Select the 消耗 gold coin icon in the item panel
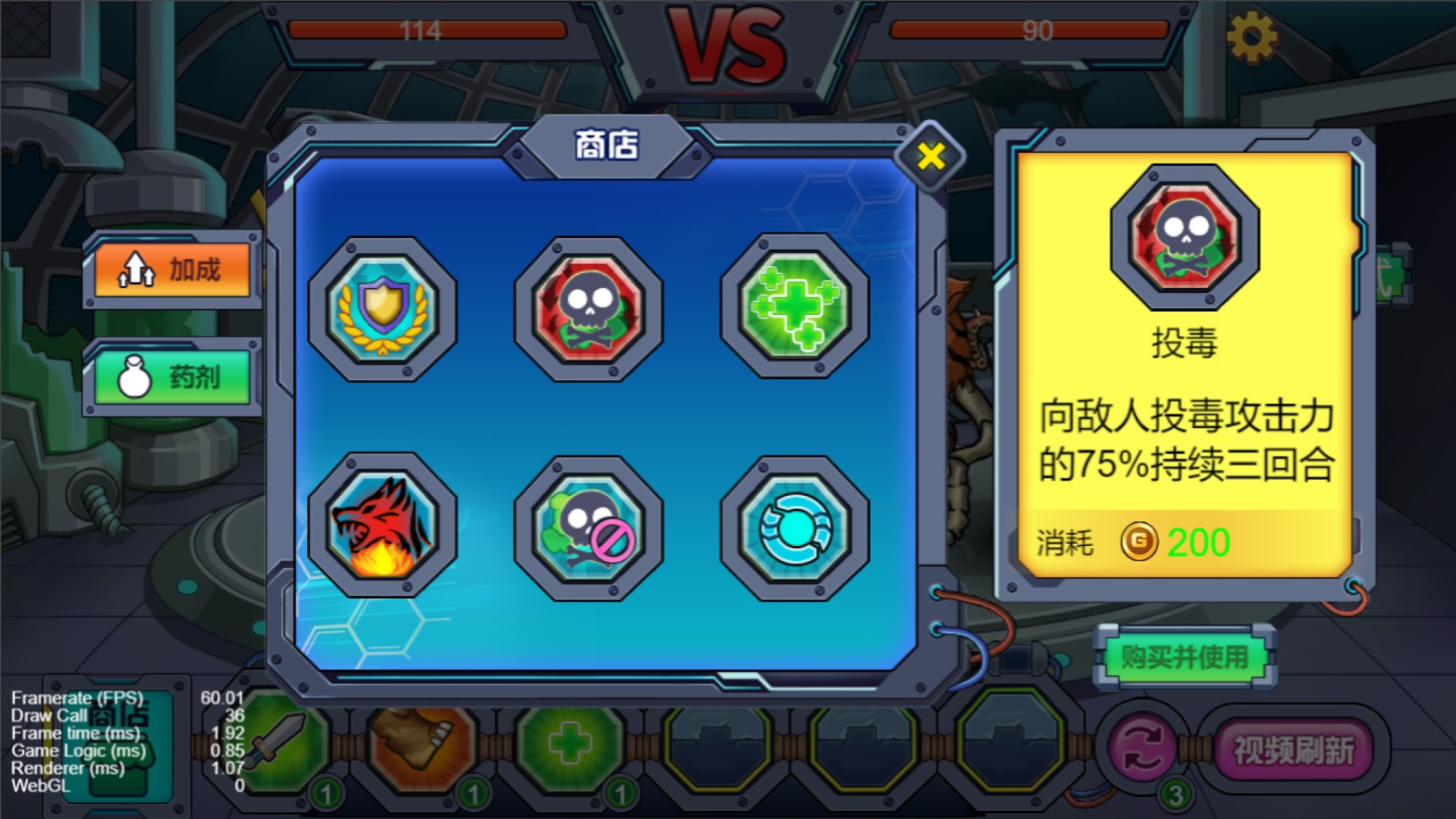 tap(1141, 542)
